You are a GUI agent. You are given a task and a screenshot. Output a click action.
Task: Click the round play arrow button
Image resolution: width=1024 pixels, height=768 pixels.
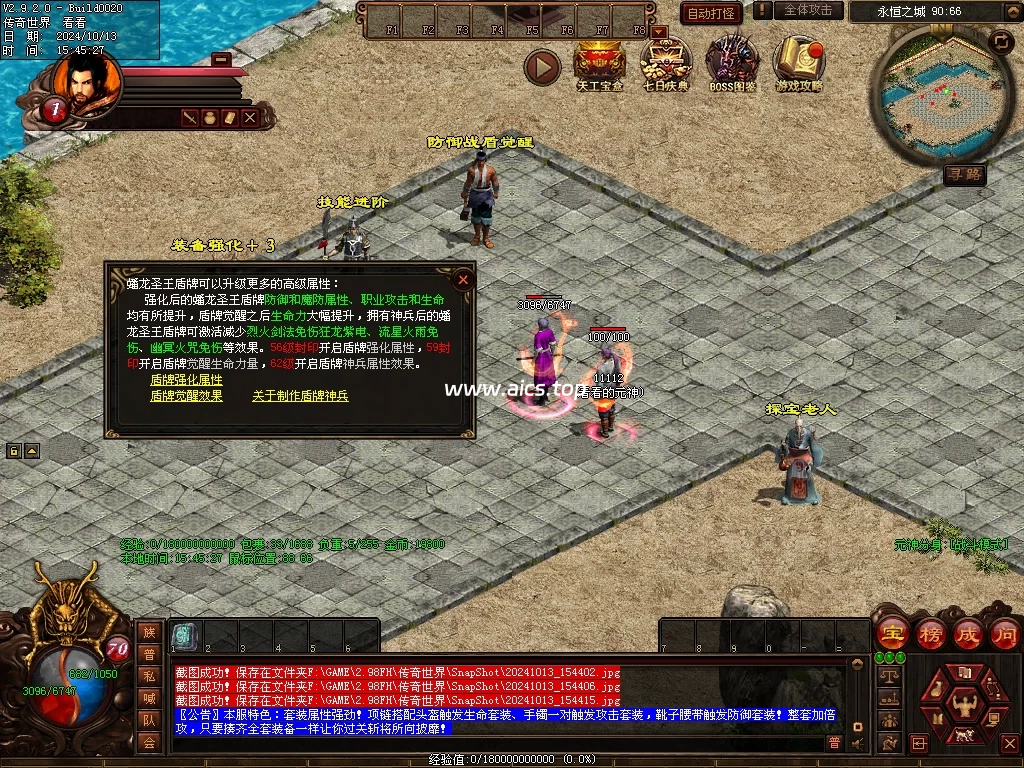tap(543, 67)
